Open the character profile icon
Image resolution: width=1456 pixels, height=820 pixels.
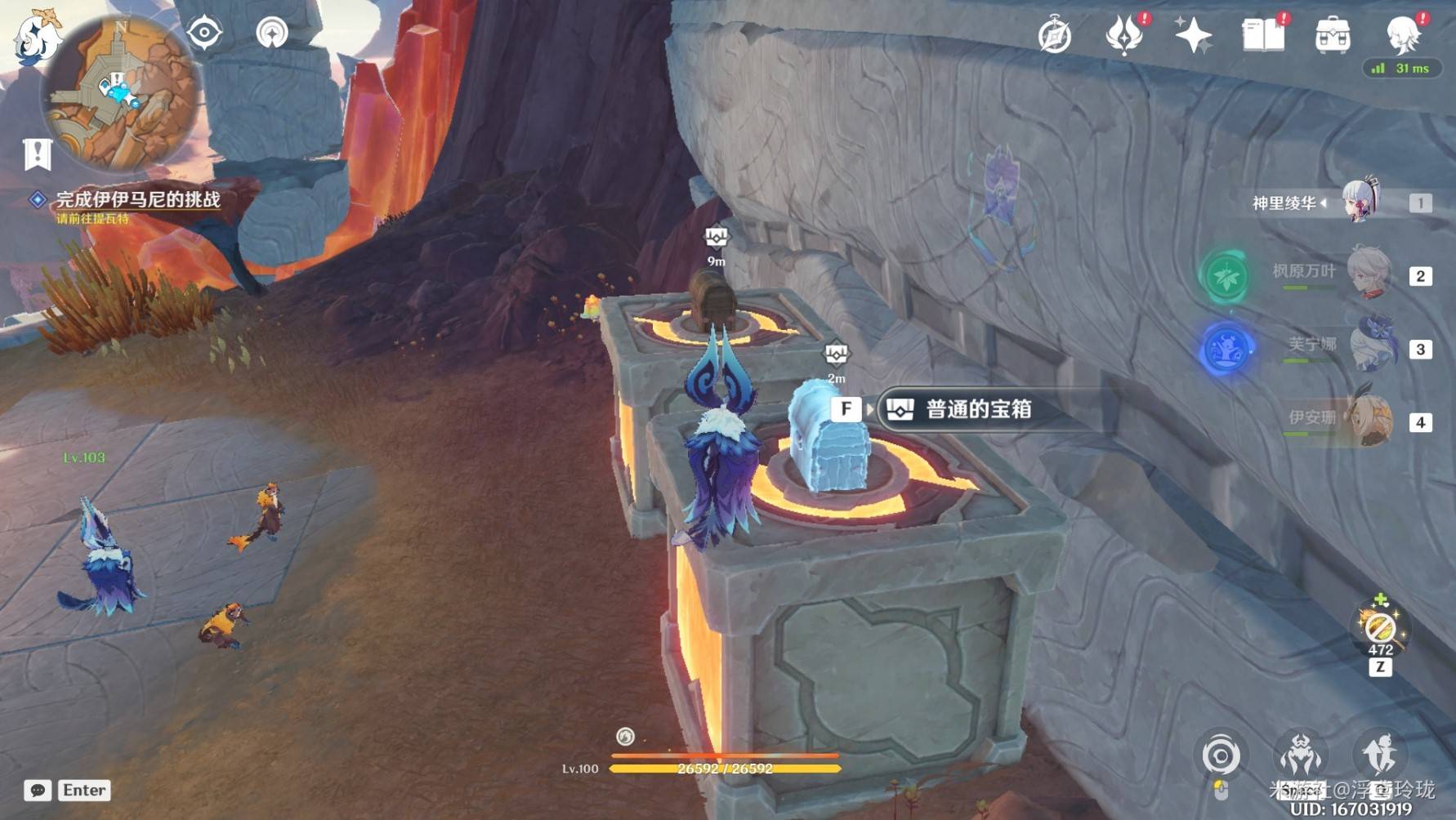coord(1403,33)
